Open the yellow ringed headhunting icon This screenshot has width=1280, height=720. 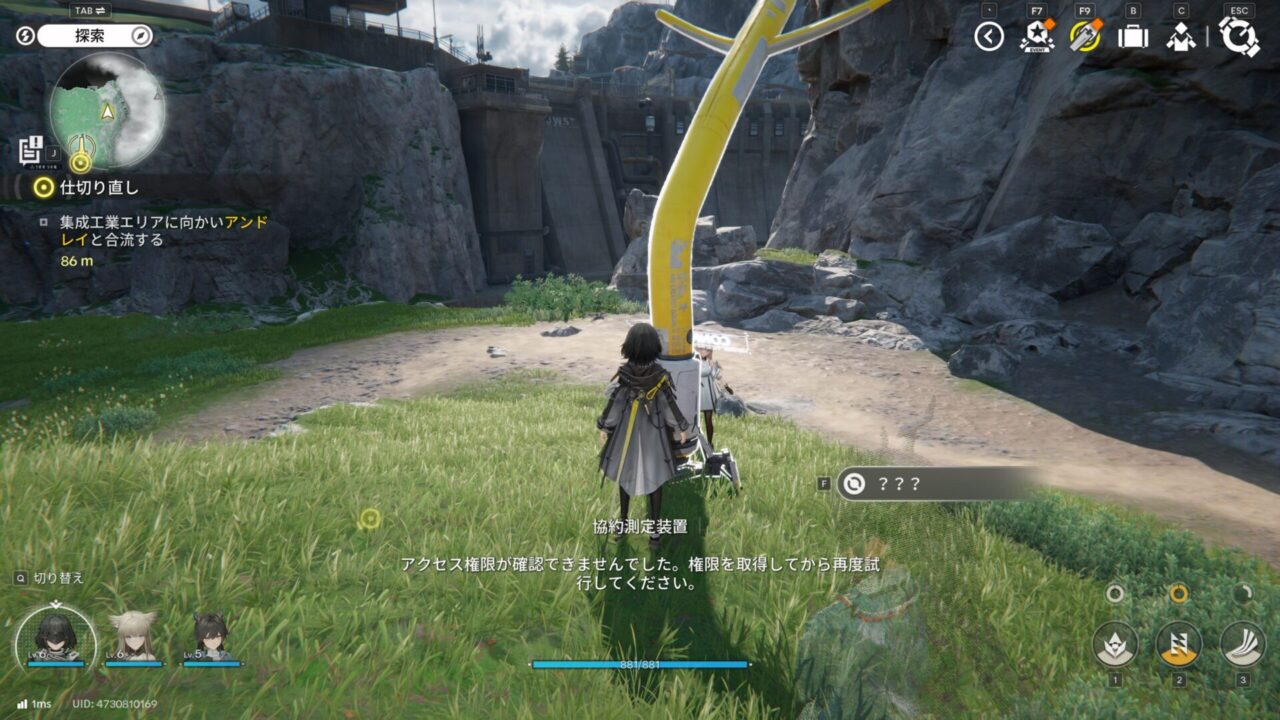[x=1085, y=36]
